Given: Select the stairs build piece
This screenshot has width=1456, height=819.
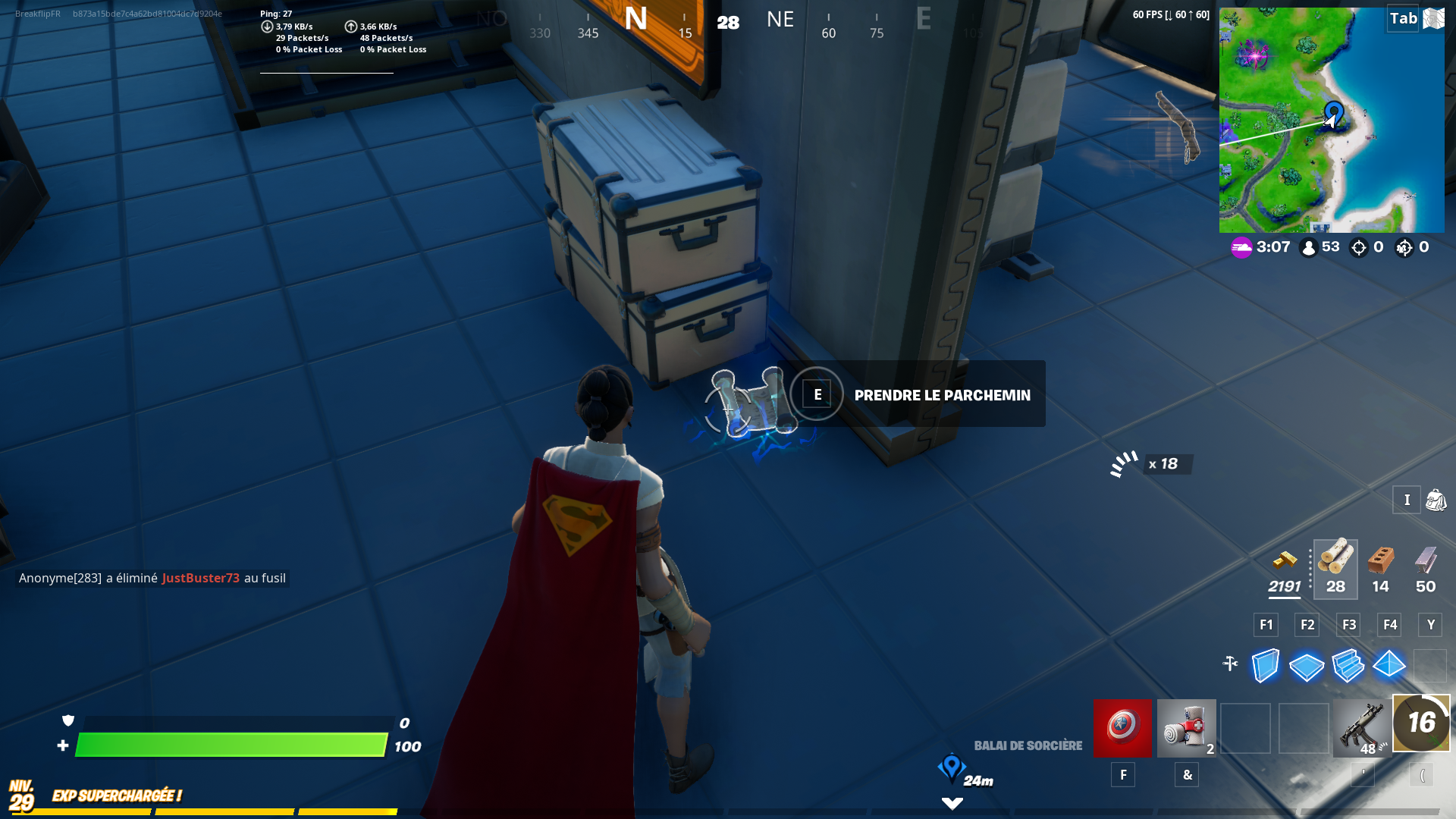Looking at the screenshot, I should pos(1348,666).
